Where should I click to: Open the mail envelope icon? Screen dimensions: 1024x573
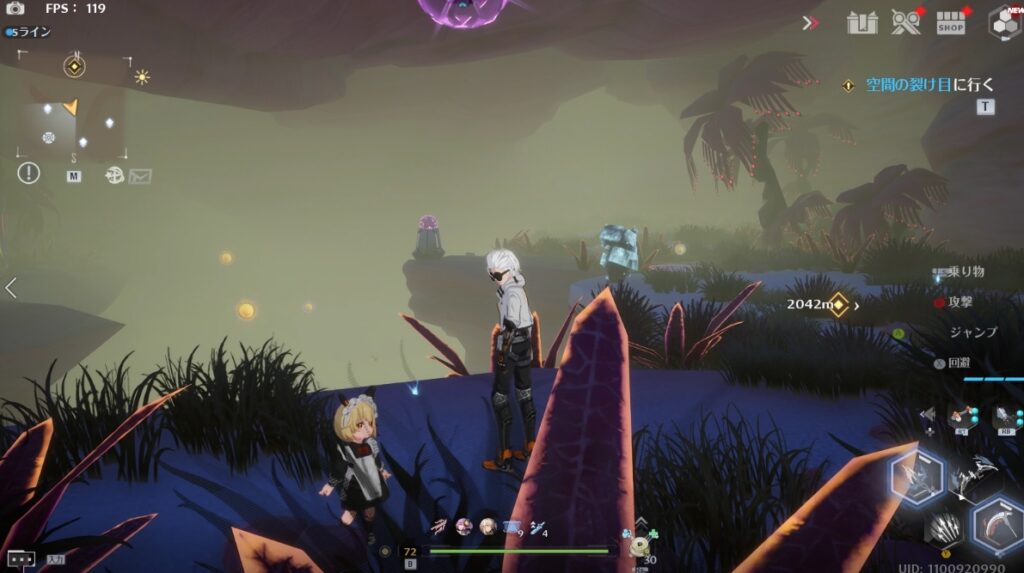pyautogui.click(x=141, y=176)
